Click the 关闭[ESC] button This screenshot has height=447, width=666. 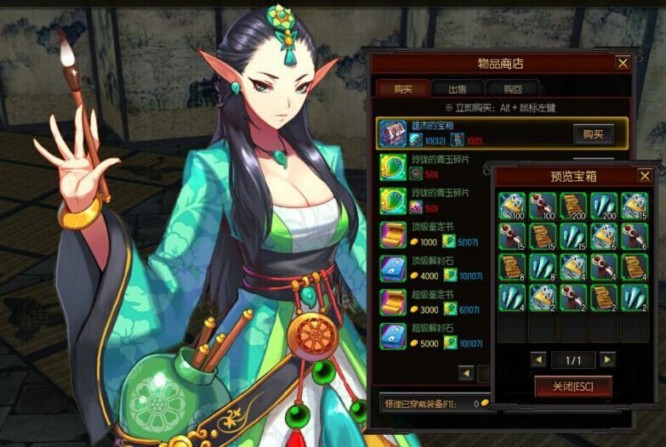click(573, 386)
